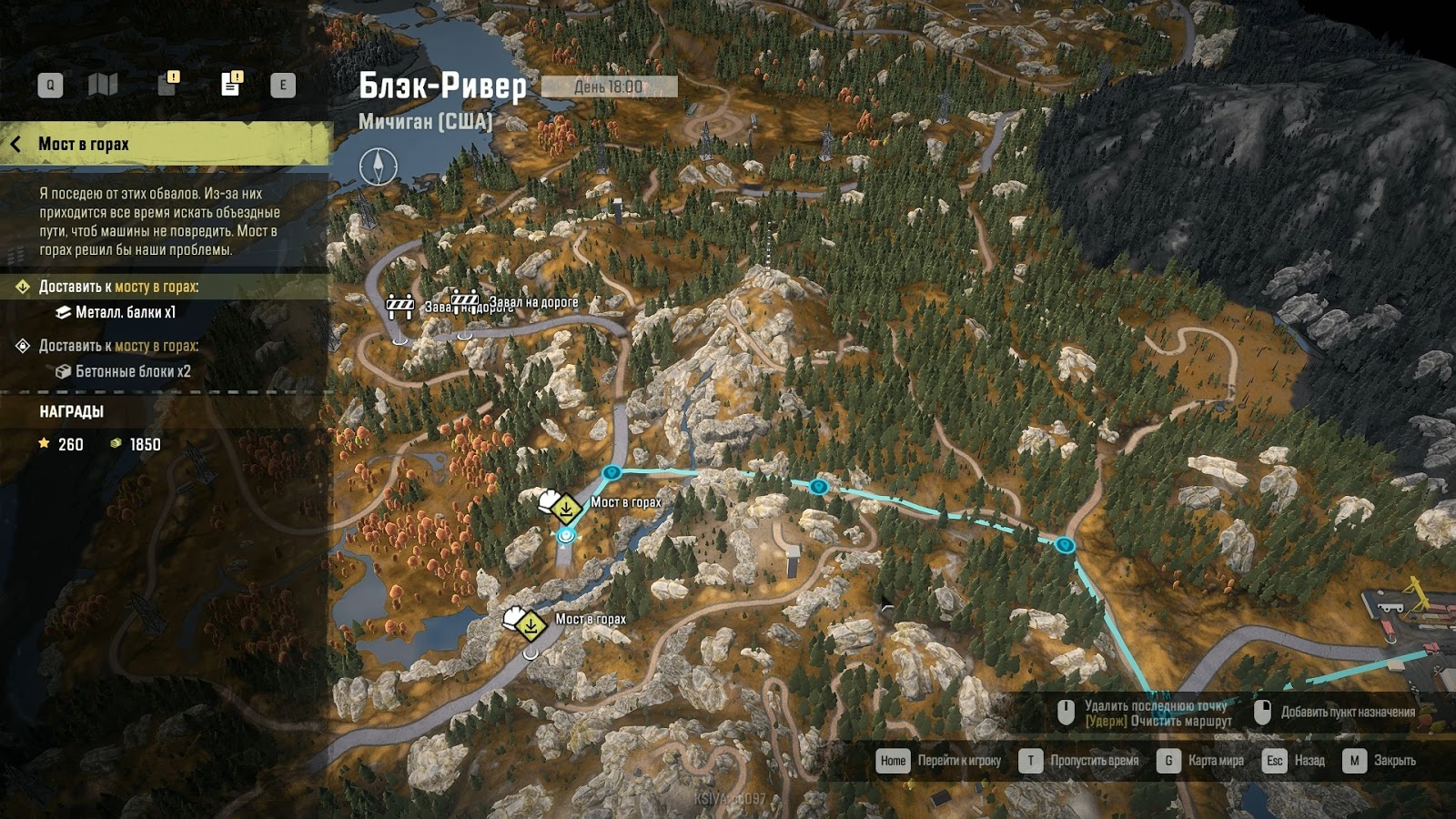Click the Завал на дороге marker with unobscured label
This screenshot has width=1456, height=819.
click(x=466, y=301)
